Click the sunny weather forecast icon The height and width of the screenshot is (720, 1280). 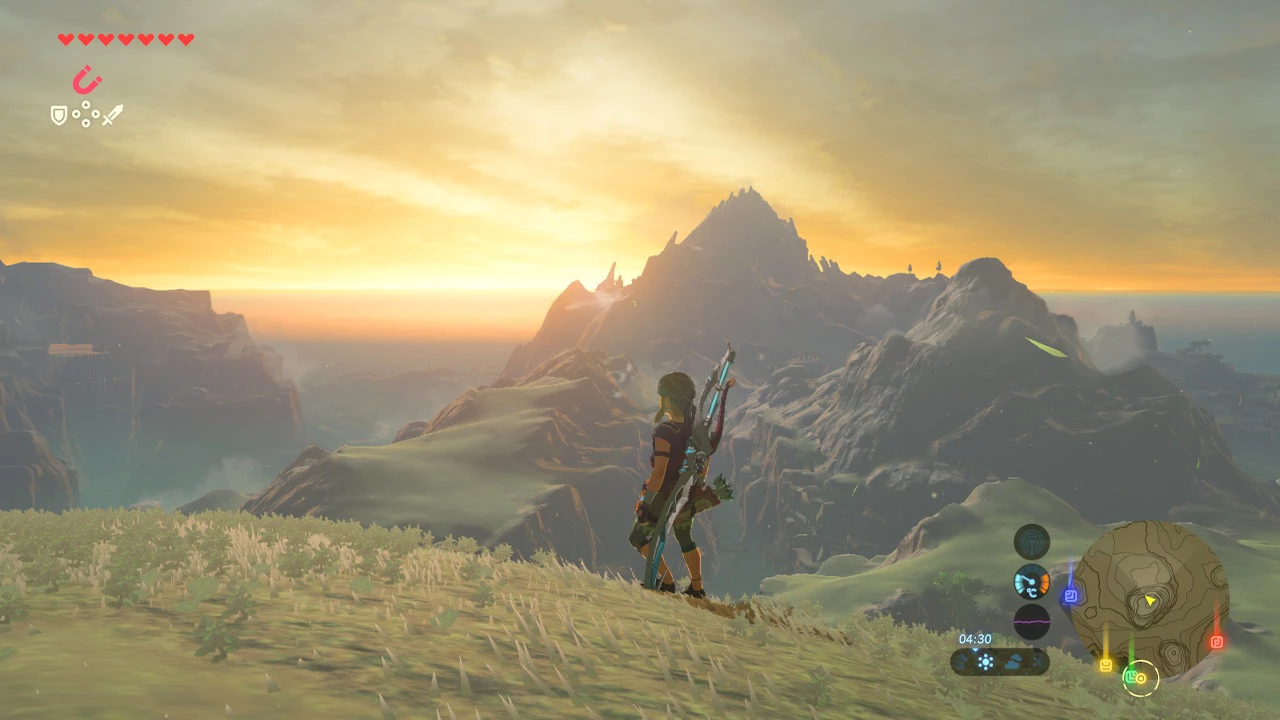pos(986,662)
